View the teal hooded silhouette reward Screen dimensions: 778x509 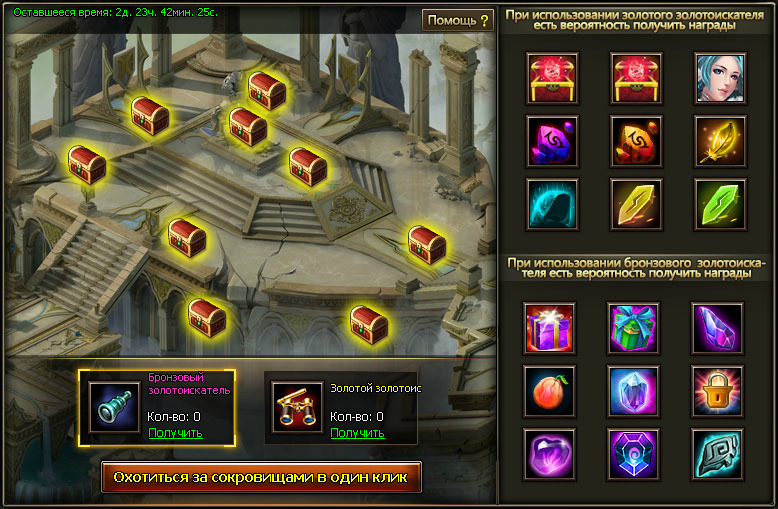coord(549,204)
